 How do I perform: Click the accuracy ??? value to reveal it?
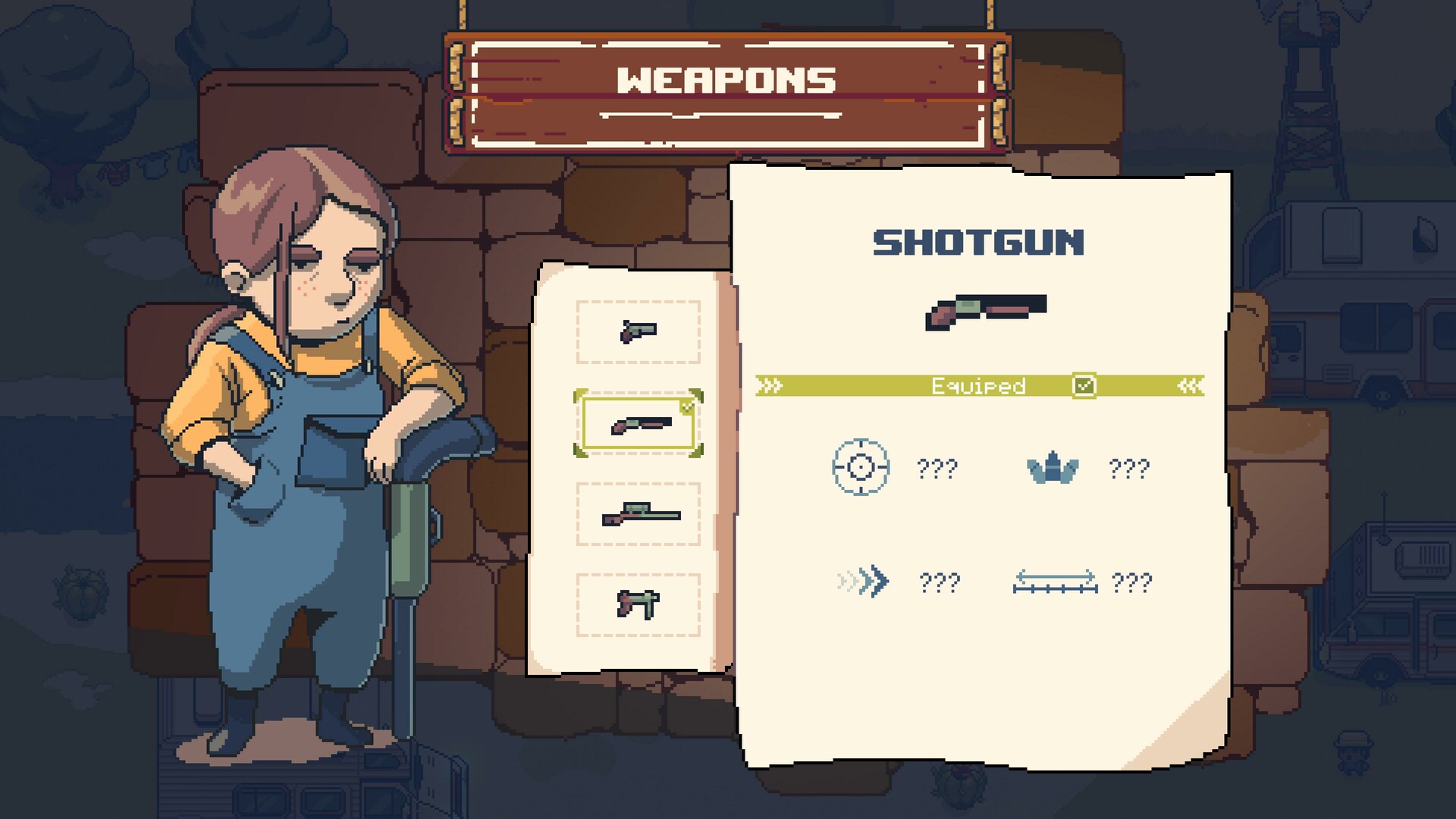pos(939,469)
